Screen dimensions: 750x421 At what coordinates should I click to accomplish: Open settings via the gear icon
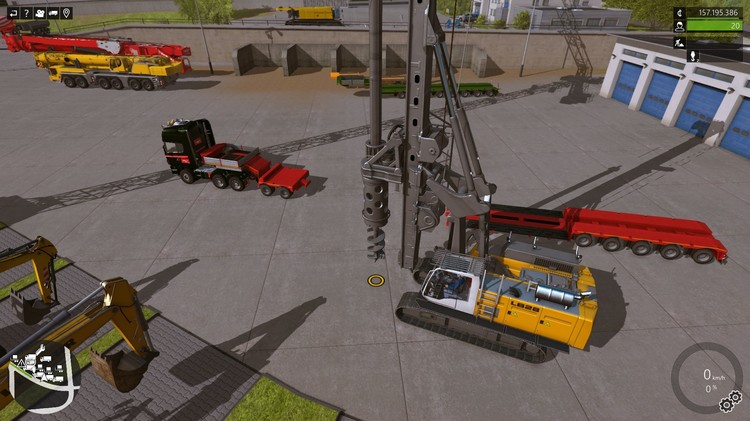pyautogui.click(x=731, y=400)
